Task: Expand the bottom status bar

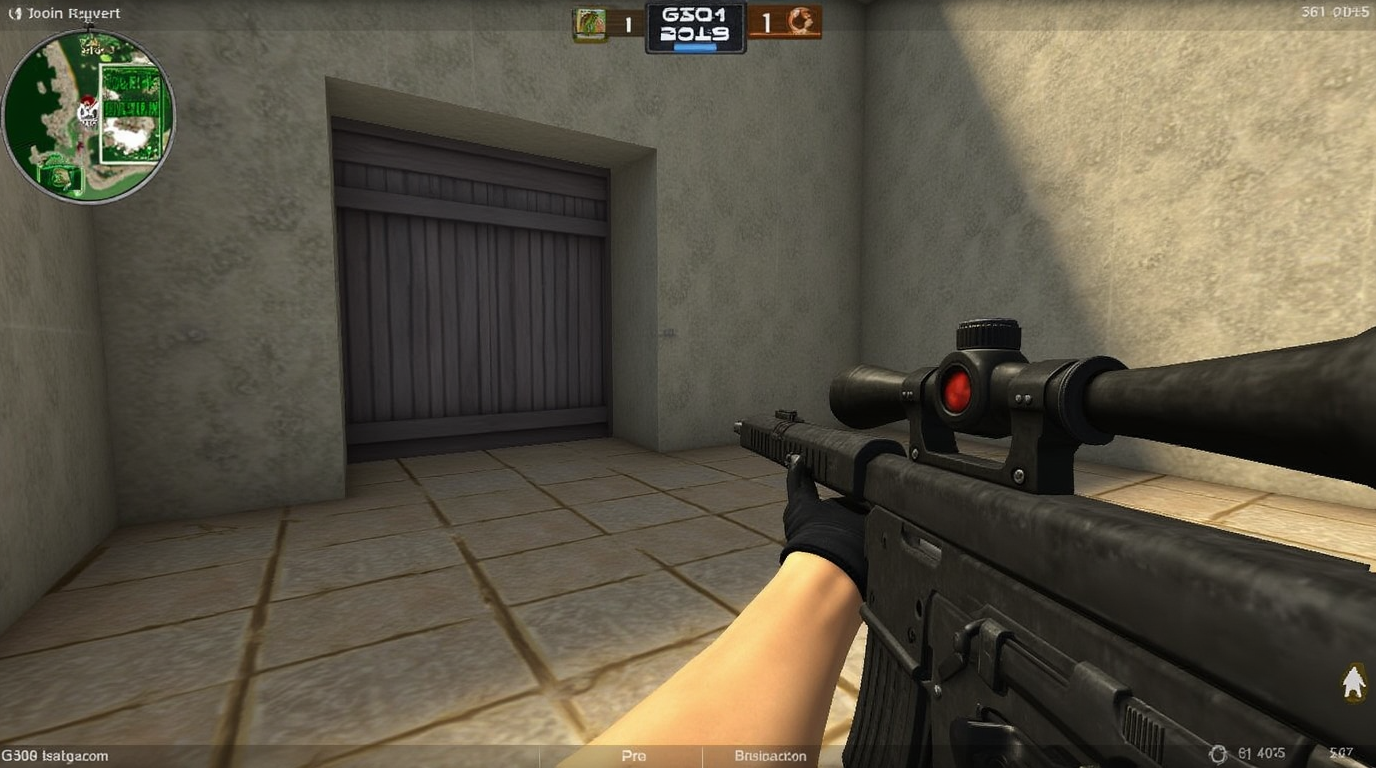Action: coord(688,756)
